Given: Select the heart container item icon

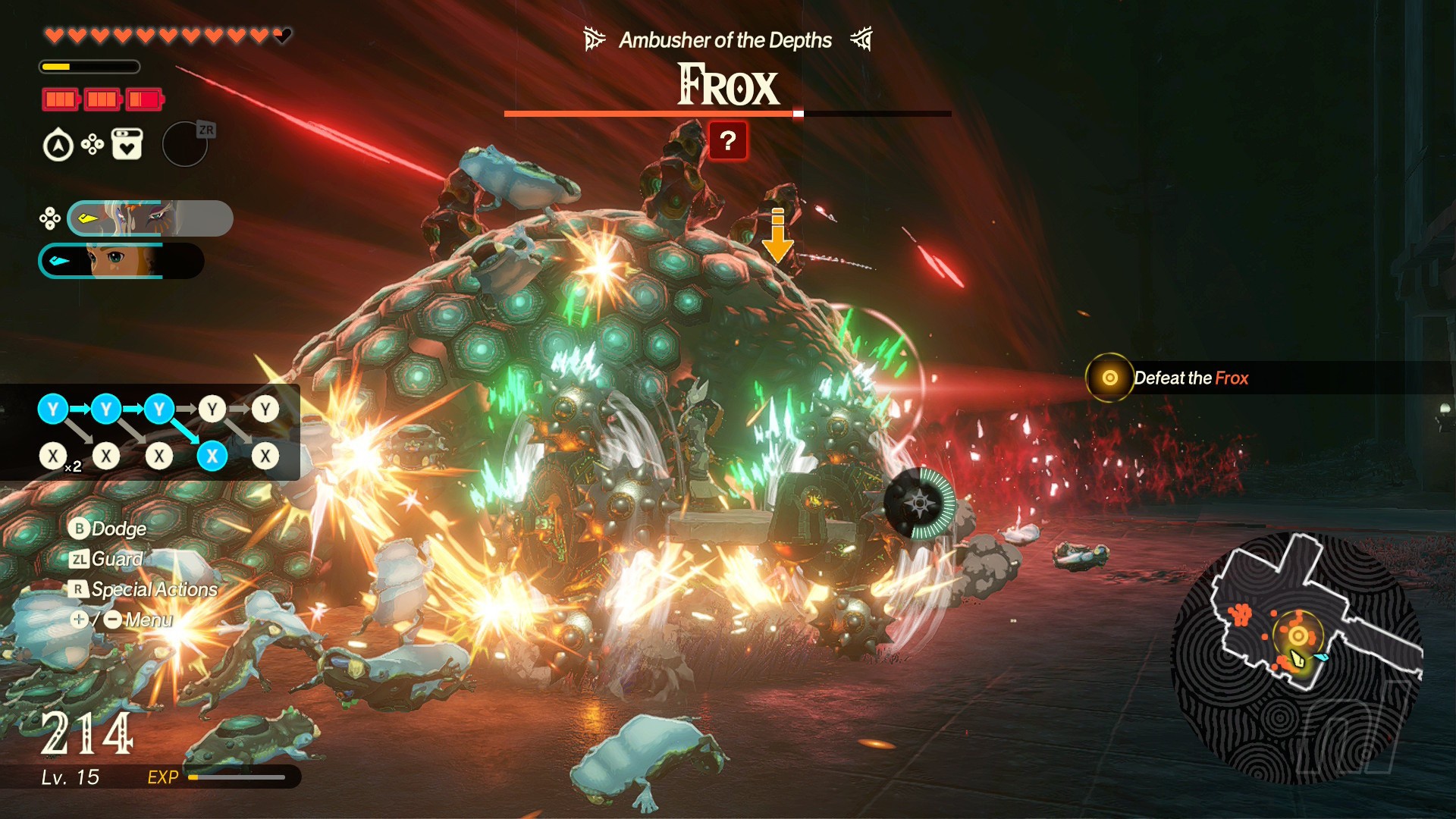Looking at the screenshot, I should tap(127, 144).
